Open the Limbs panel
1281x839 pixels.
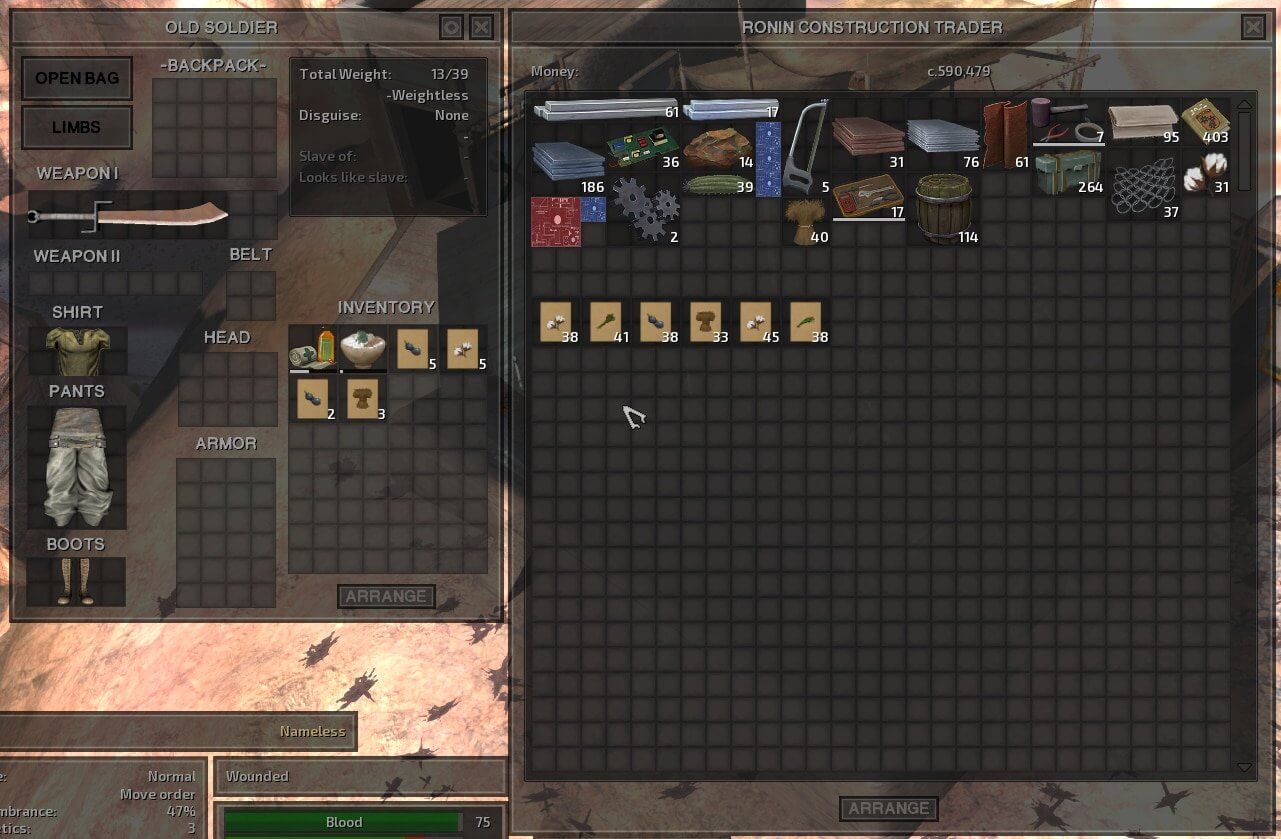click(x=77, y=127)
